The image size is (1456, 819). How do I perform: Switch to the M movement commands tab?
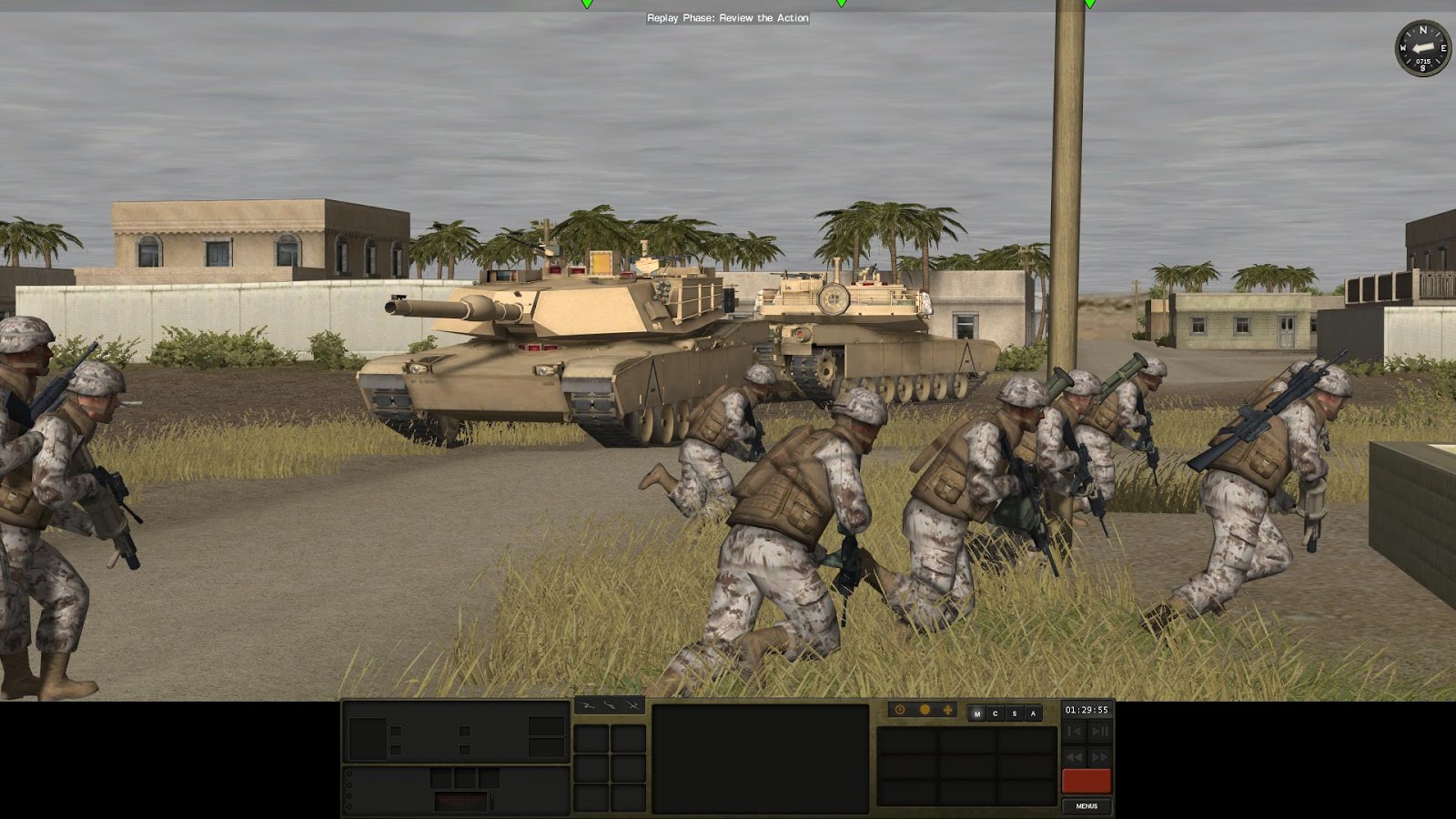coord(978,713)
